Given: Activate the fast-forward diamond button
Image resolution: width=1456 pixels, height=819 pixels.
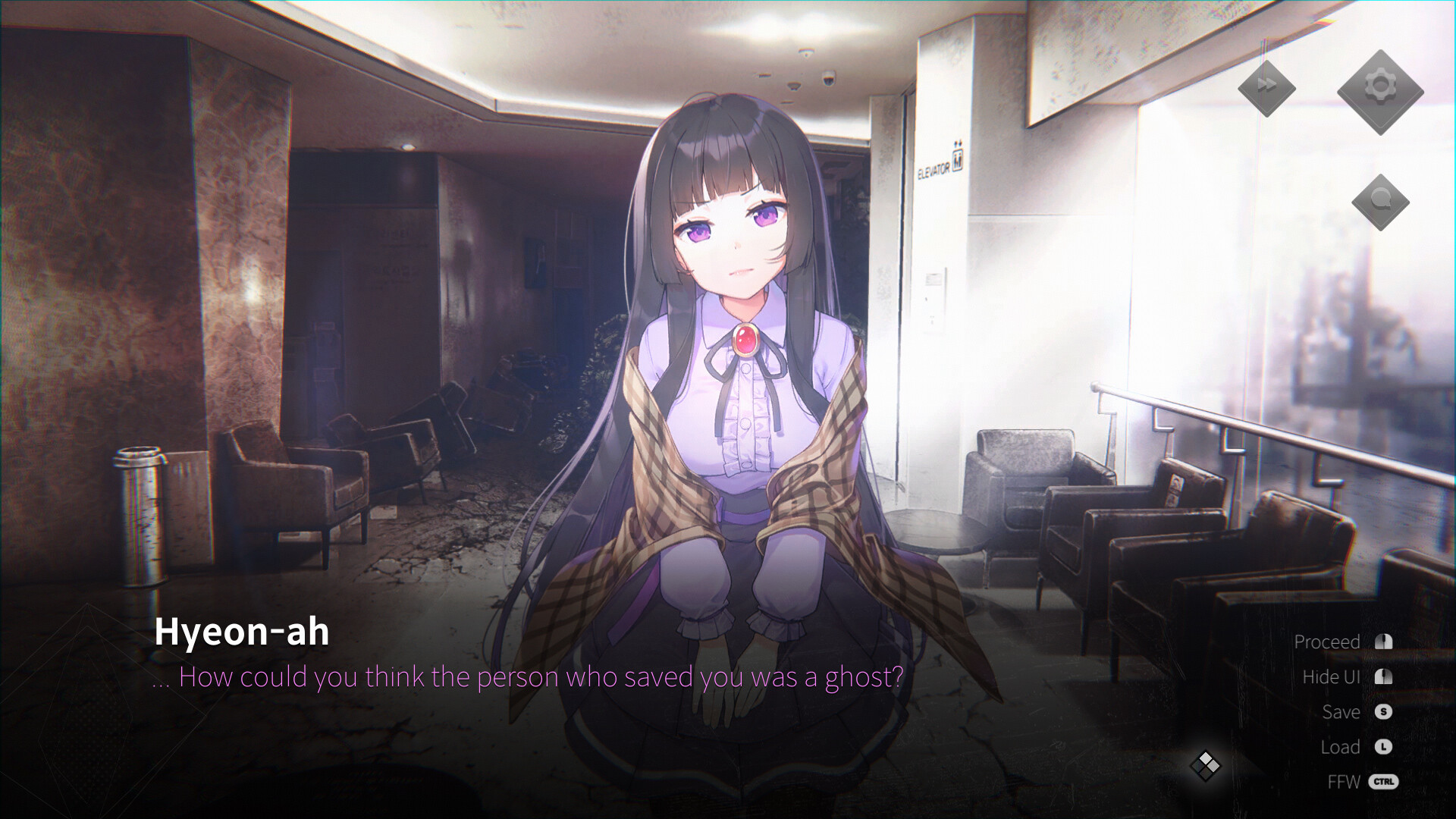Looking at the screenshot, I should [1266, 86].
